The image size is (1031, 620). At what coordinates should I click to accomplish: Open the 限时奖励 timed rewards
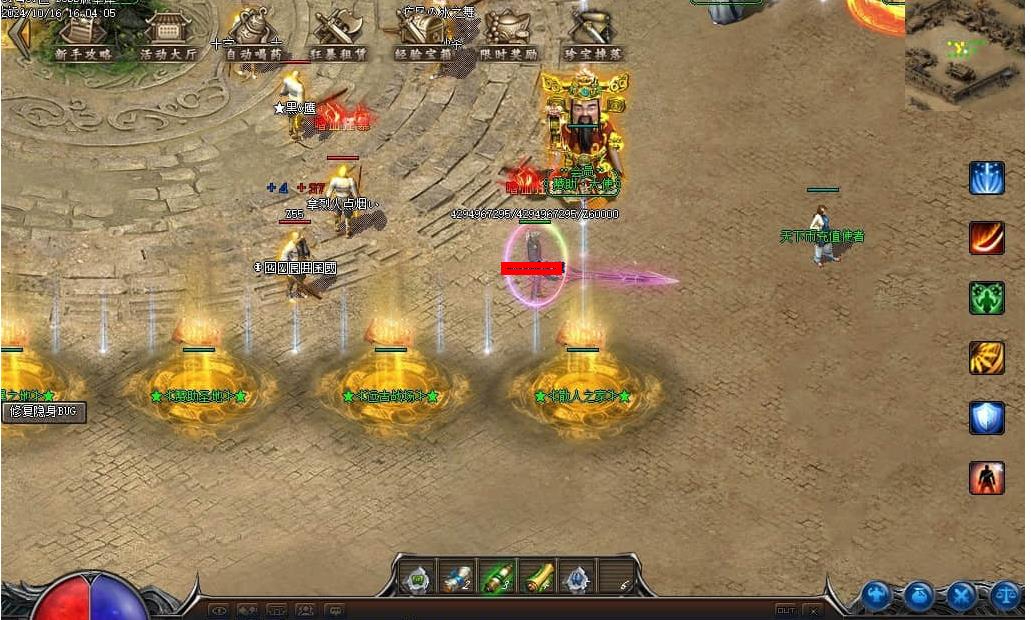(x=508, y=37)
